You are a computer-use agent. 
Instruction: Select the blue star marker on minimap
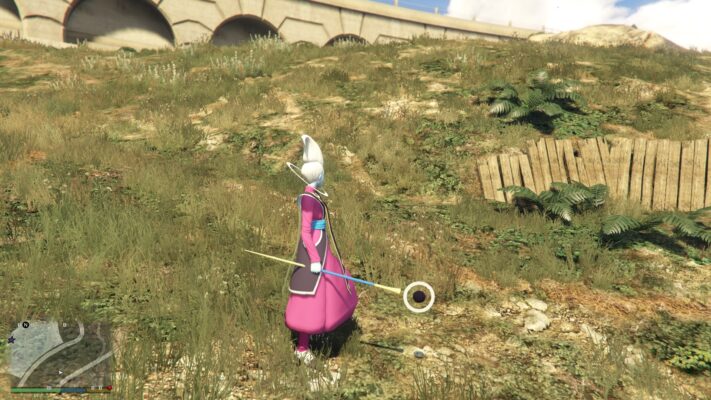click(x=11, y=340)
